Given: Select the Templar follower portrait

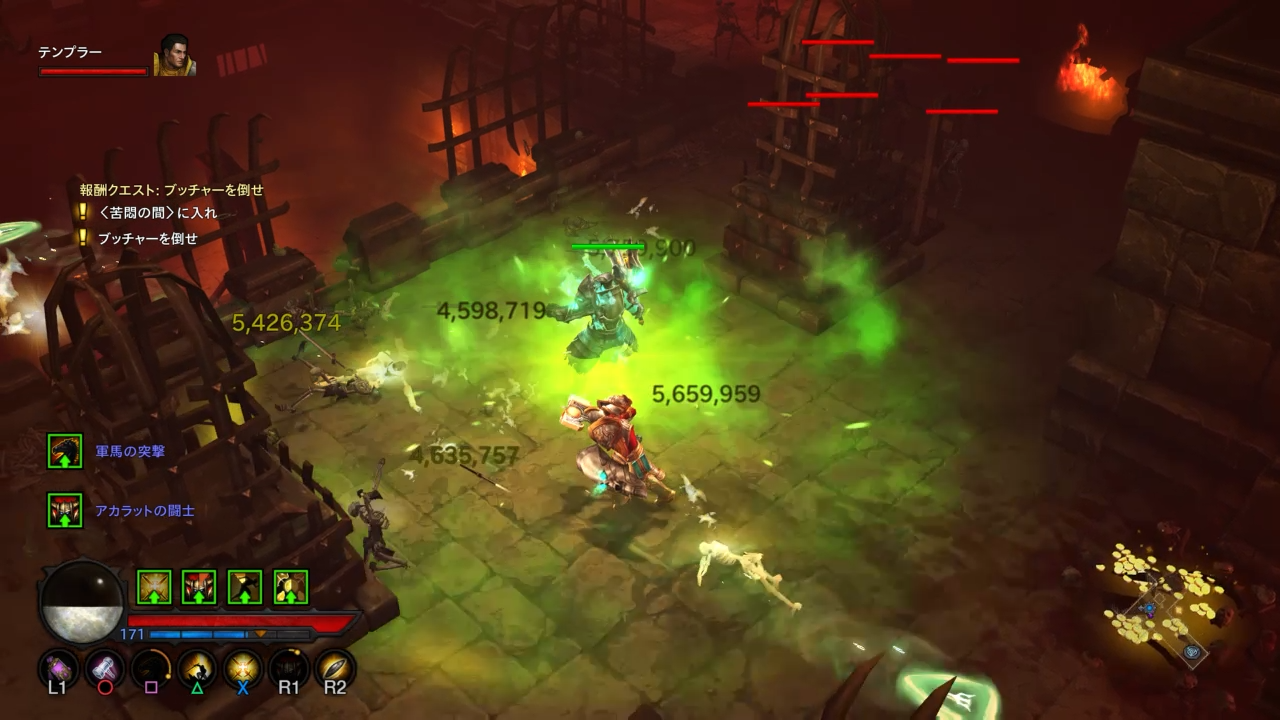Looking at the screenshot, I should (x=174, y=56).
